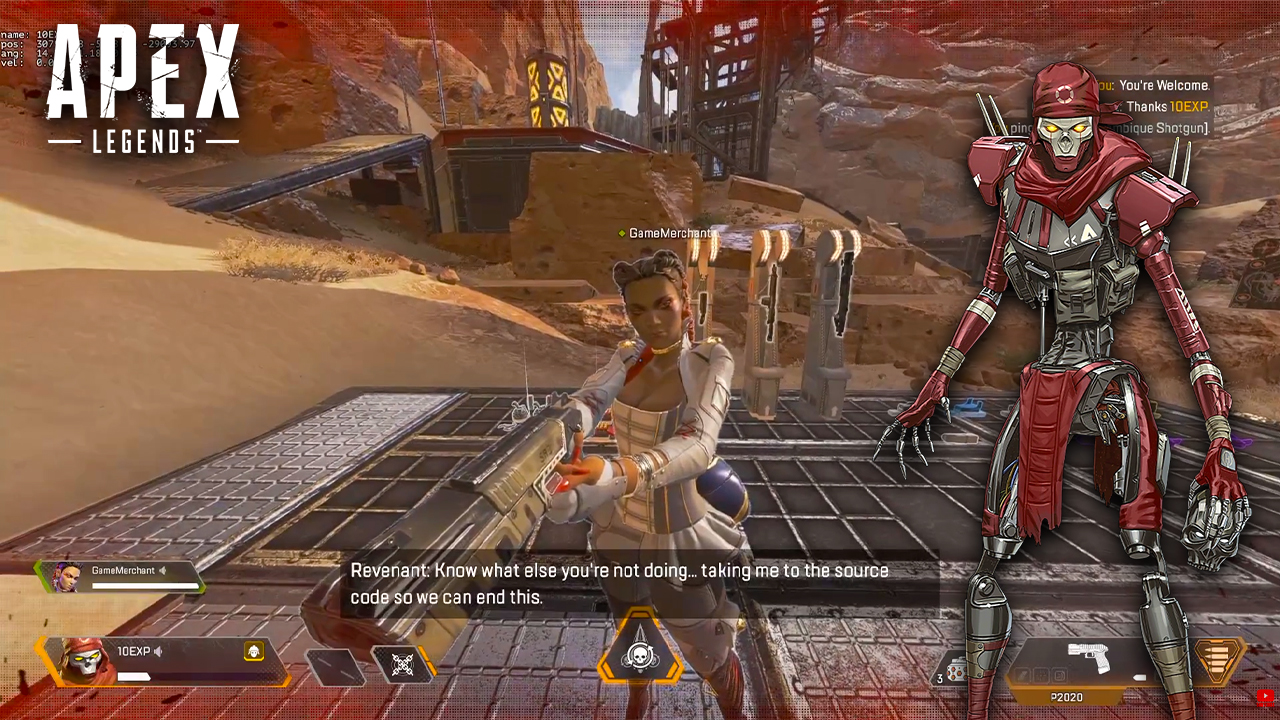This screenshot has width=1280, height=720.
Task: Select the gold helmet icon on the player banner
Action: click(254, 652)
